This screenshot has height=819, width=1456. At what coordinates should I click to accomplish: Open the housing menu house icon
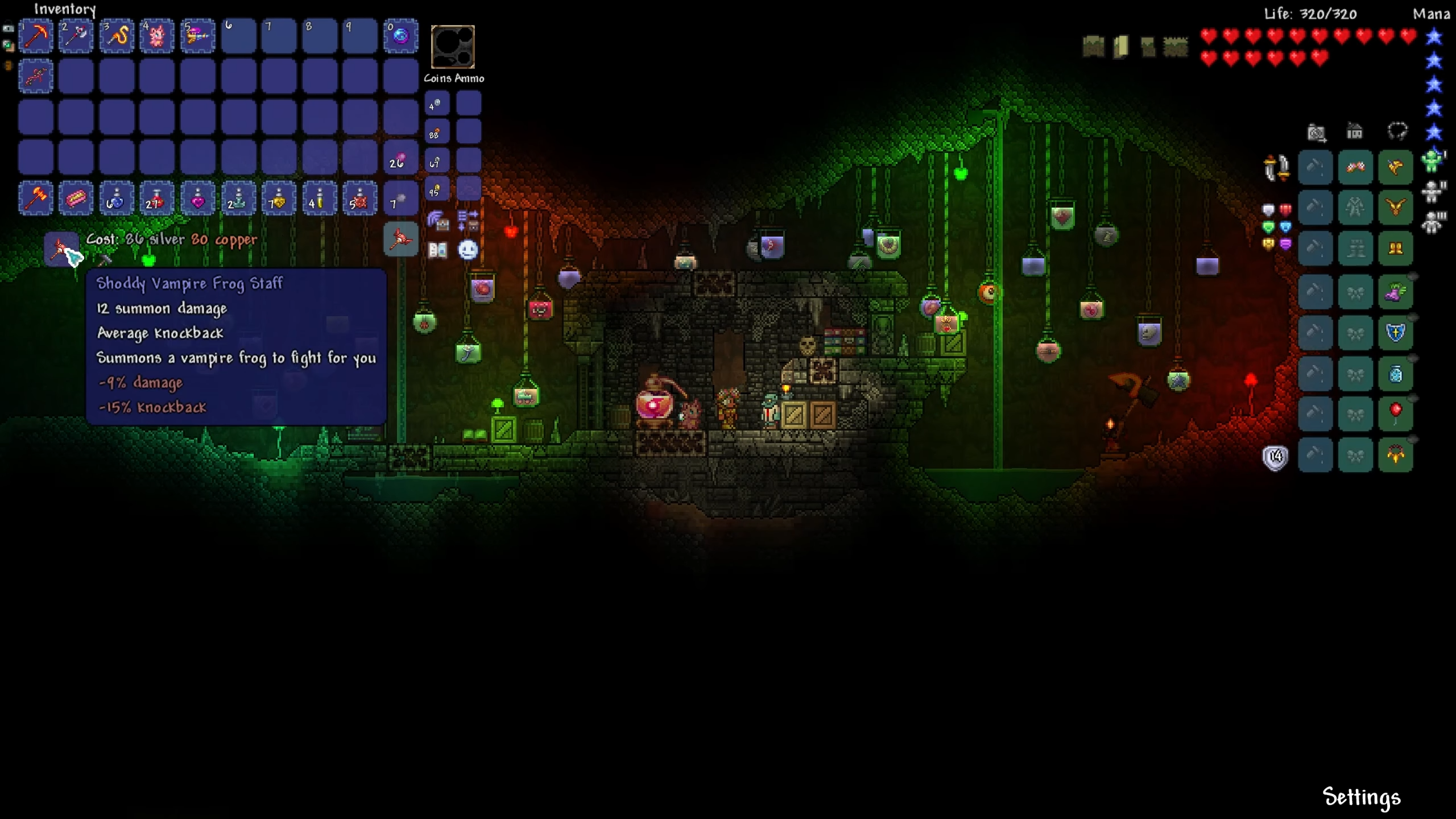click(1355, 133)
